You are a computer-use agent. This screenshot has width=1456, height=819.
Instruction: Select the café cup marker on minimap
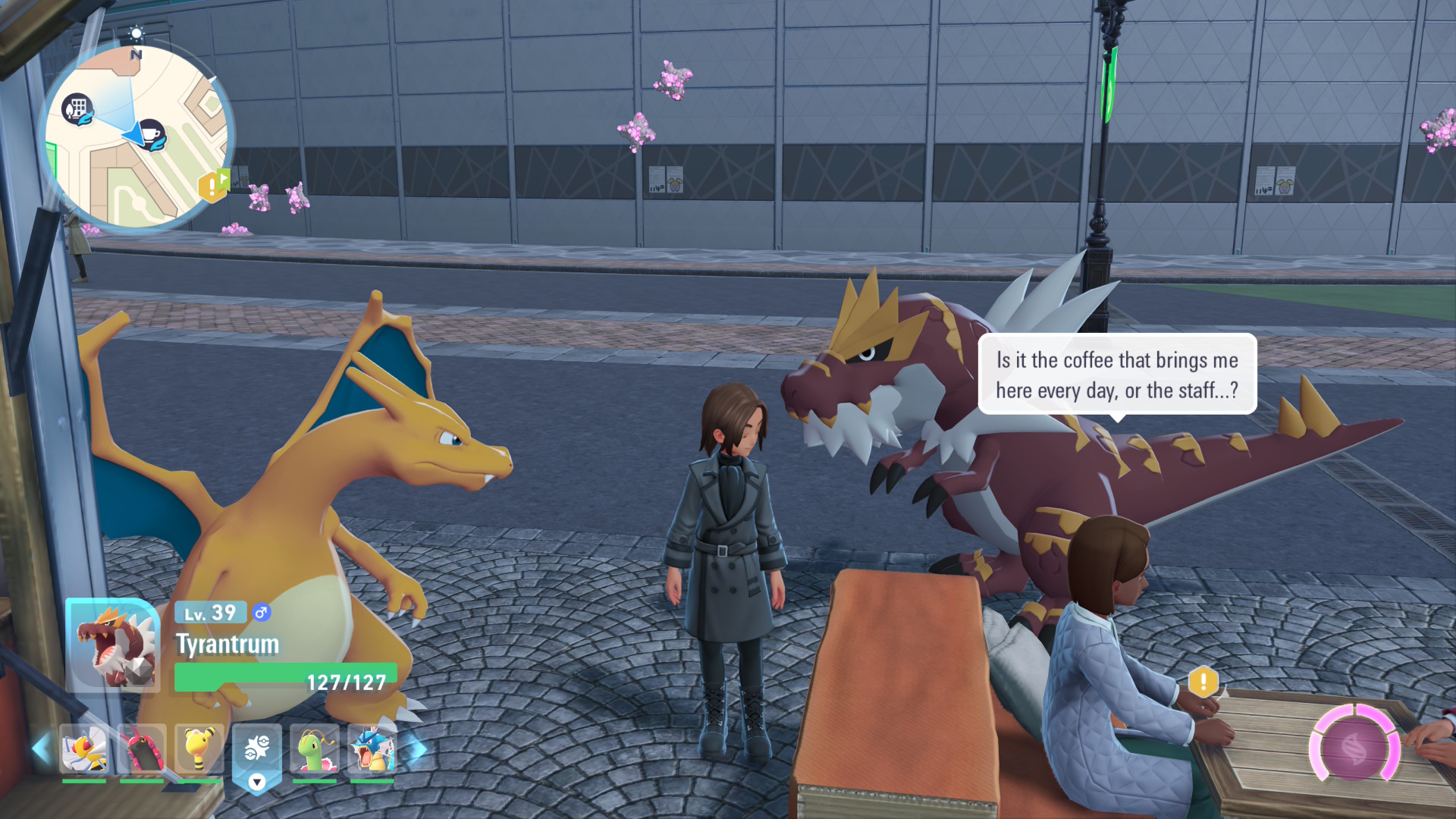[152, 134]
